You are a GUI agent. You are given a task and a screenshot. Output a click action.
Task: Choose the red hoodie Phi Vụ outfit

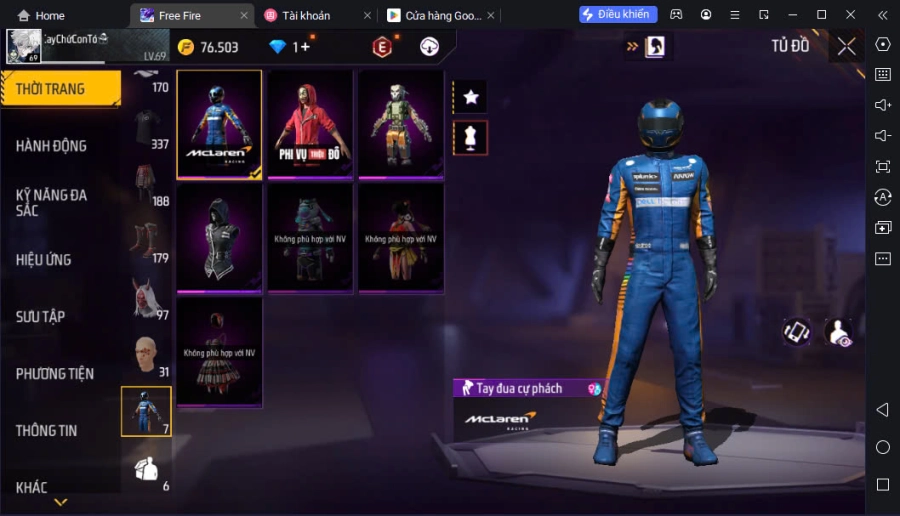(310, 125)
